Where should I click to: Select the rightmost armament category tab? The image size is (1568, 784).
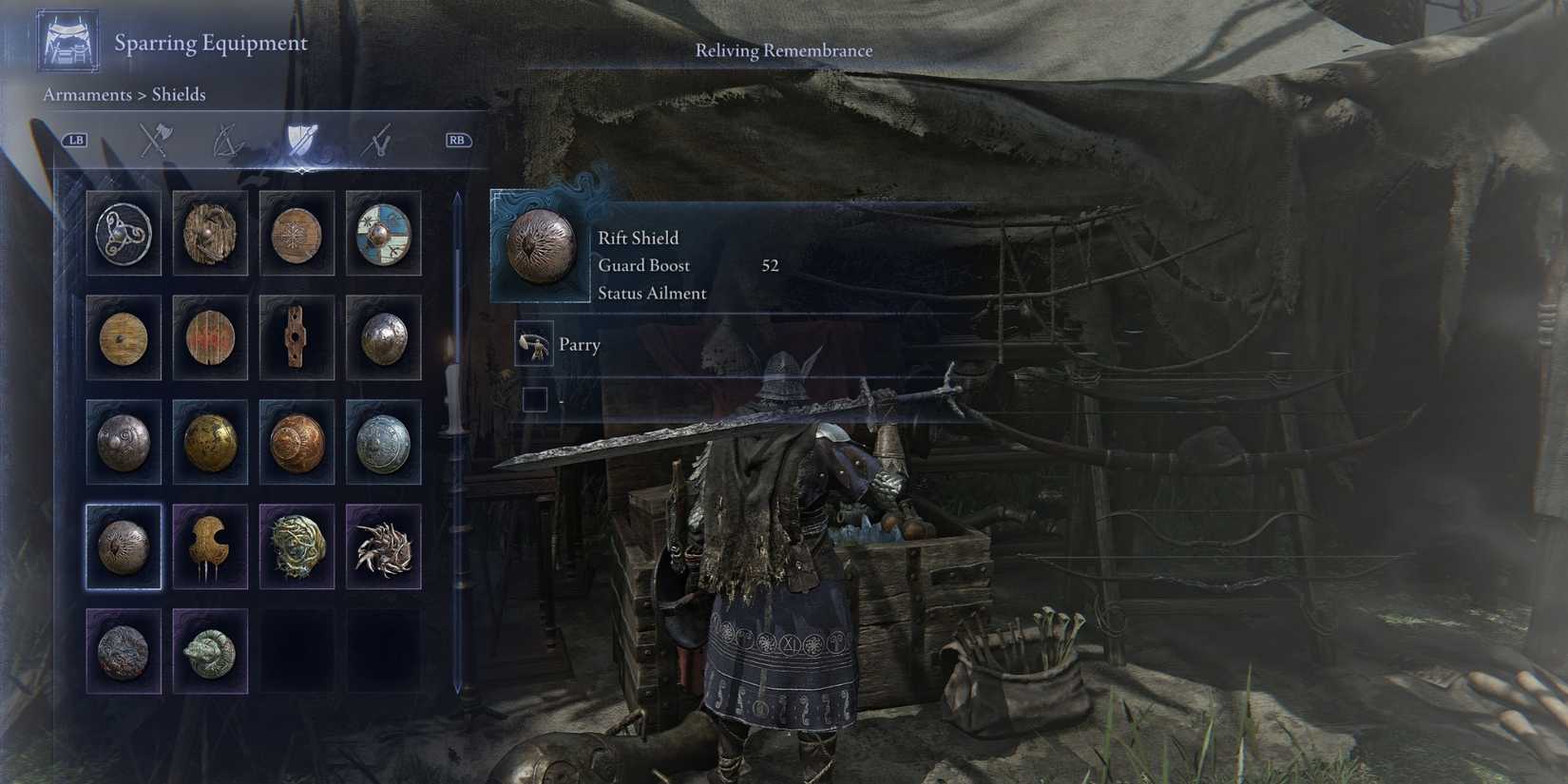[377, 140]
